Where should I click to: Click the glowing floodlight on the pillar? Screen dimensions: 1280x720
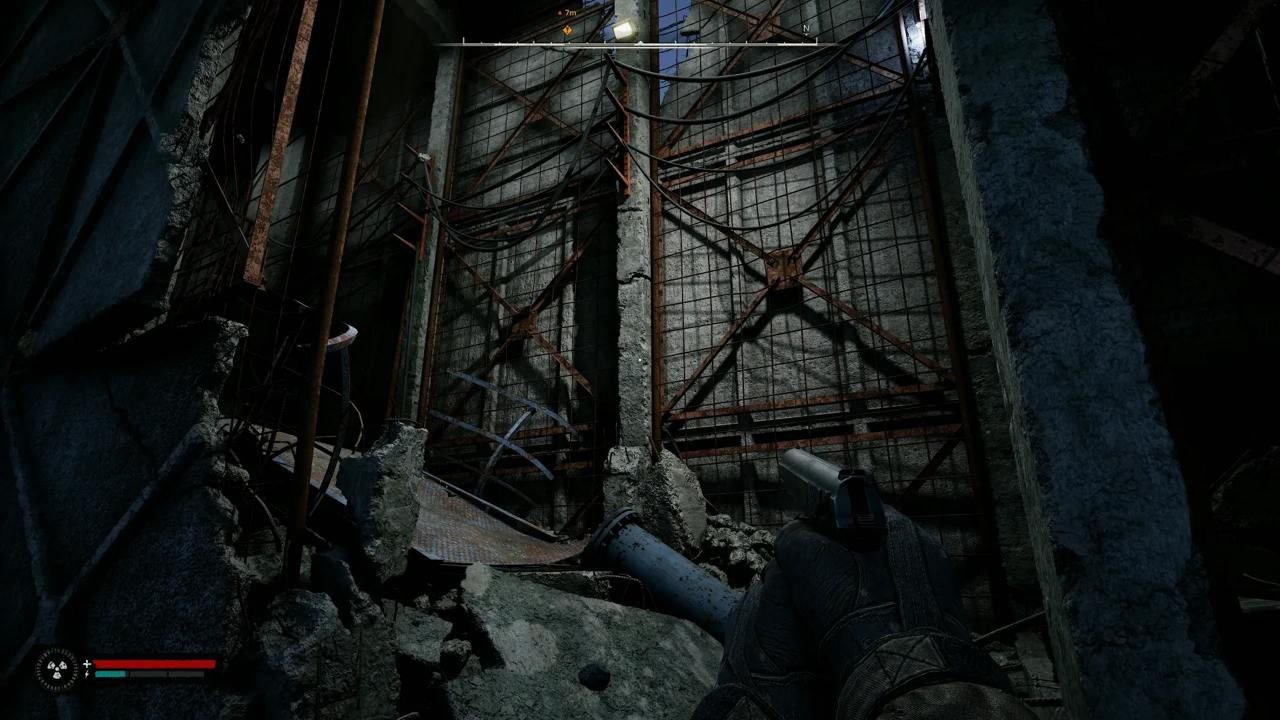pyautogui.click(x=623, y=29)
